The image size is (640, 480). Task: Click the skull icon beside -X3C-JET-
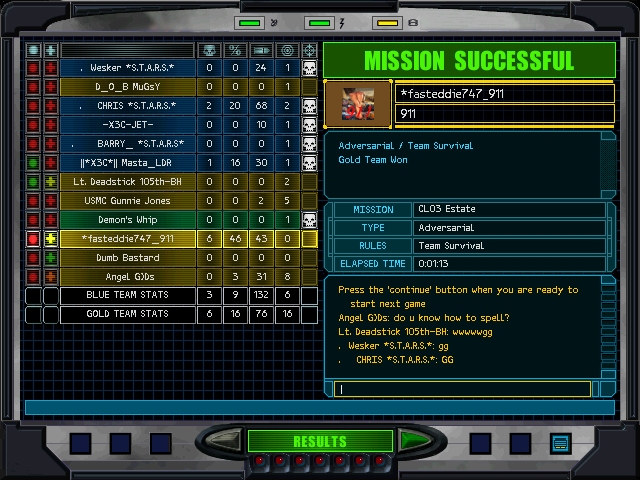point(309,125)
